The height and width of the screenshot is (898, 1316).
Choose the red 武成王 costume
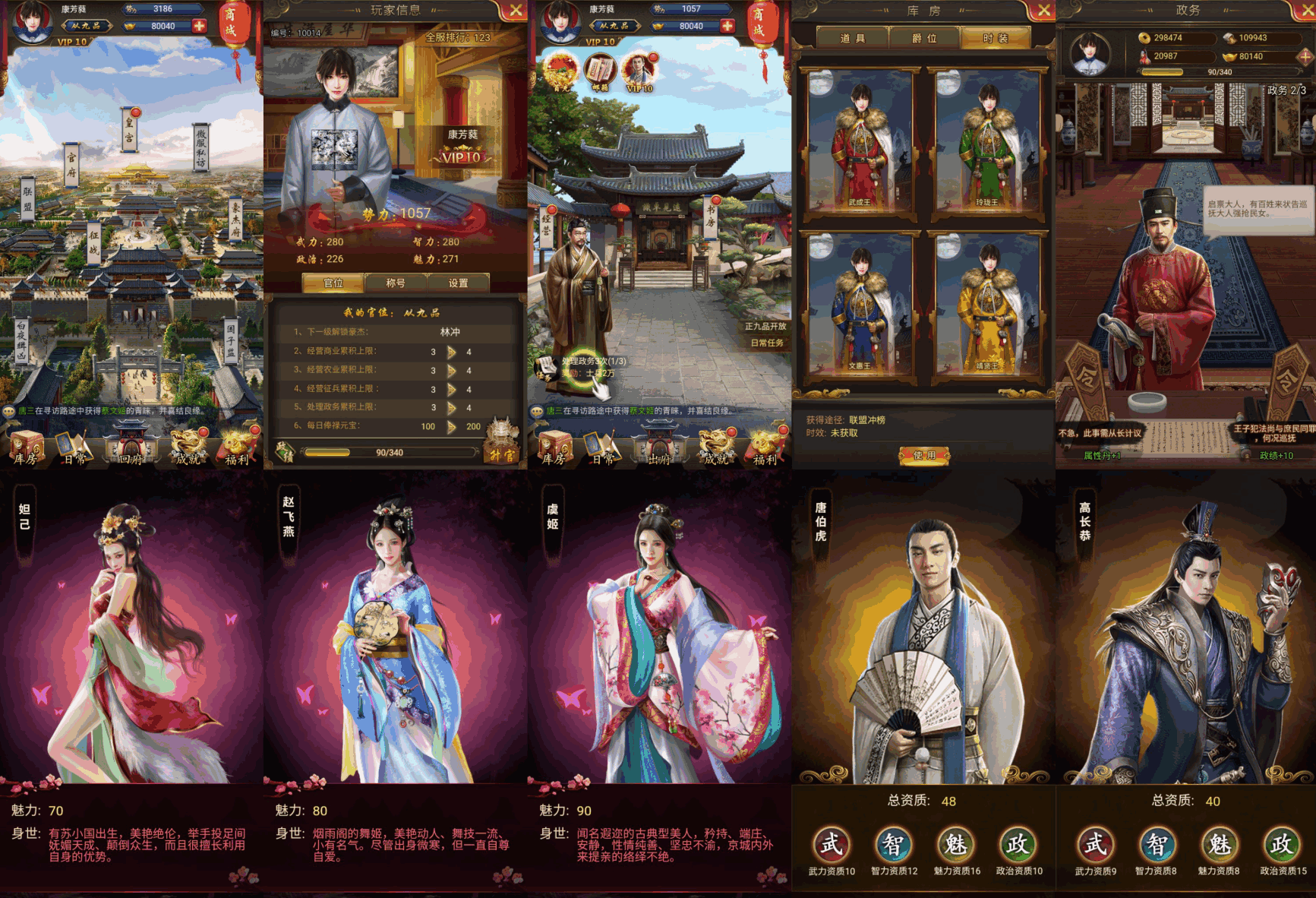click(859, 141)
